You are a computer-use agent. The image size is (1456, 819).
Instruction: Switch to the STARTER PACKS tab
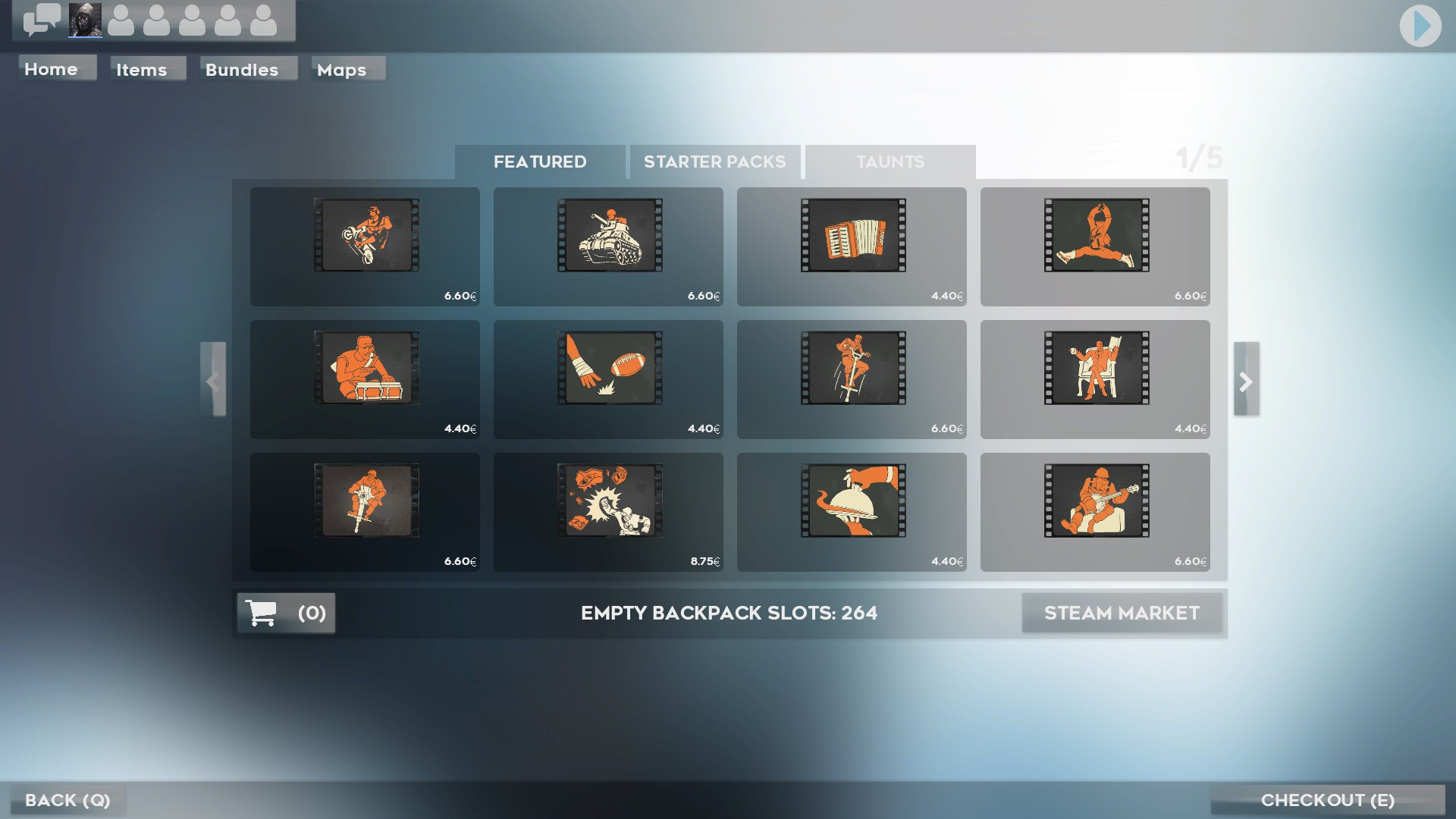pos(714,162)
